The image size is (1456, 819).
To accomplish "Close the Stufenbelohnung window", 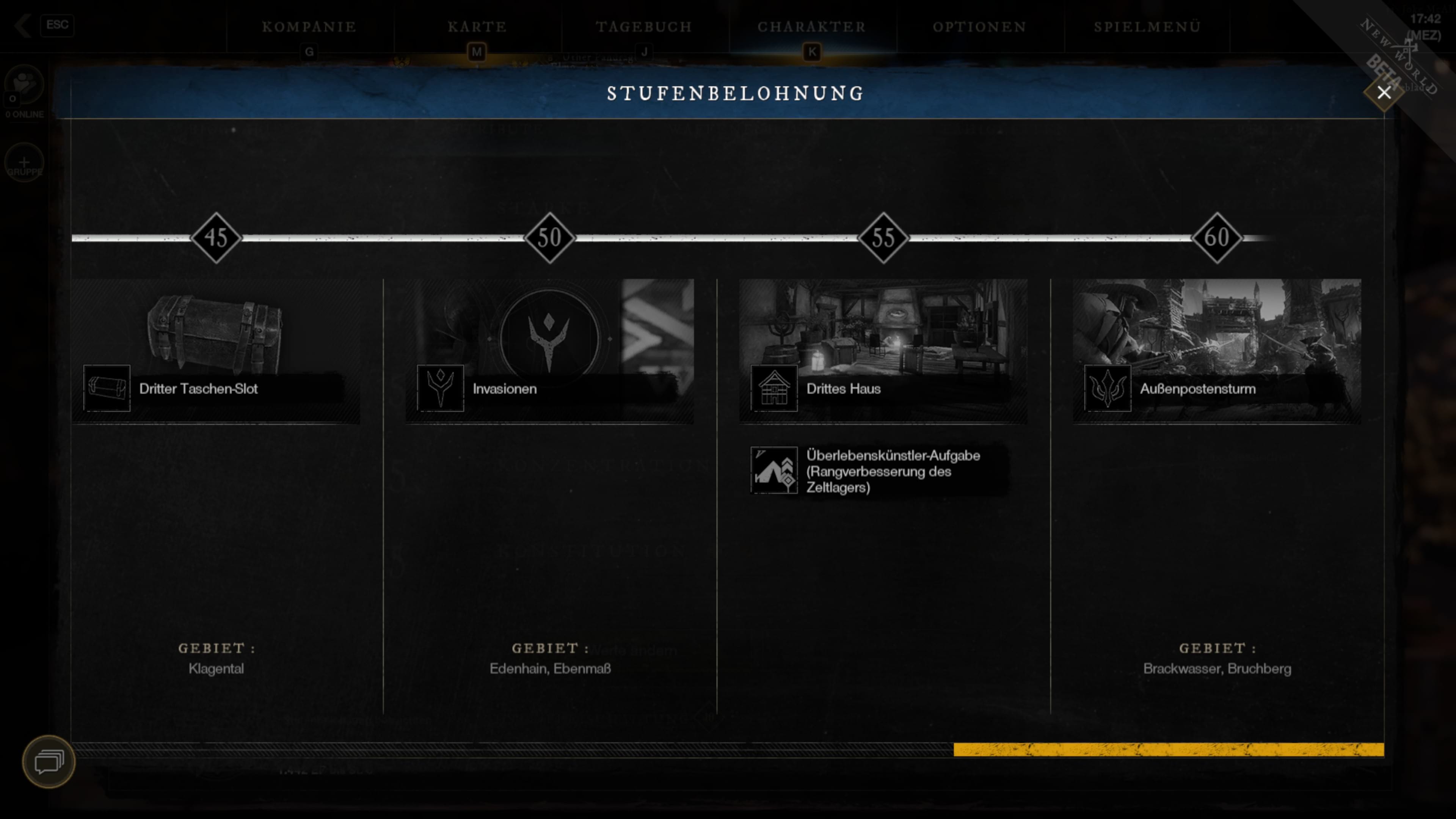I will click(1383, 93).
